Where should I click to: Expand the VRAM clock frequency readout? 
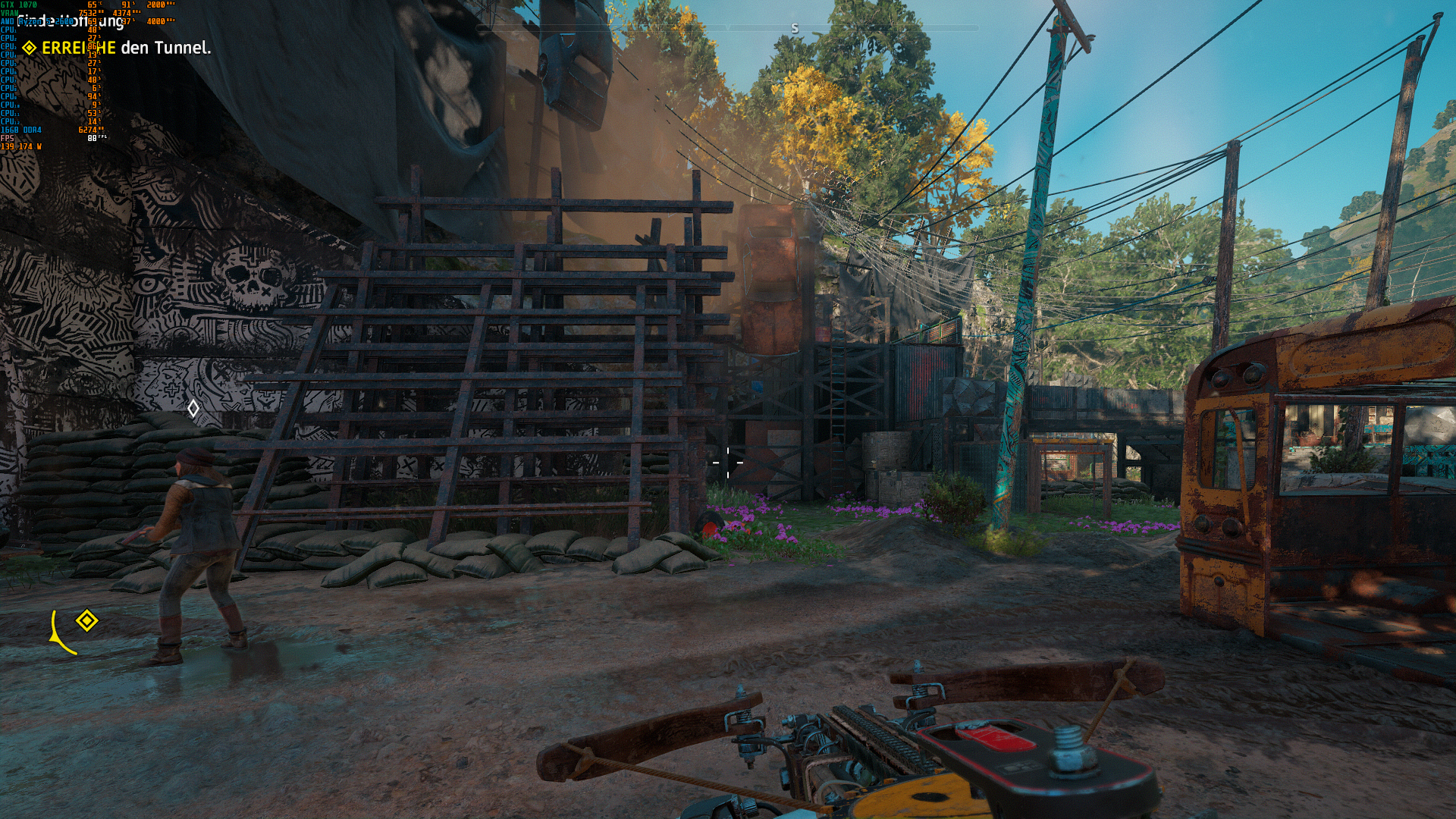123,14
